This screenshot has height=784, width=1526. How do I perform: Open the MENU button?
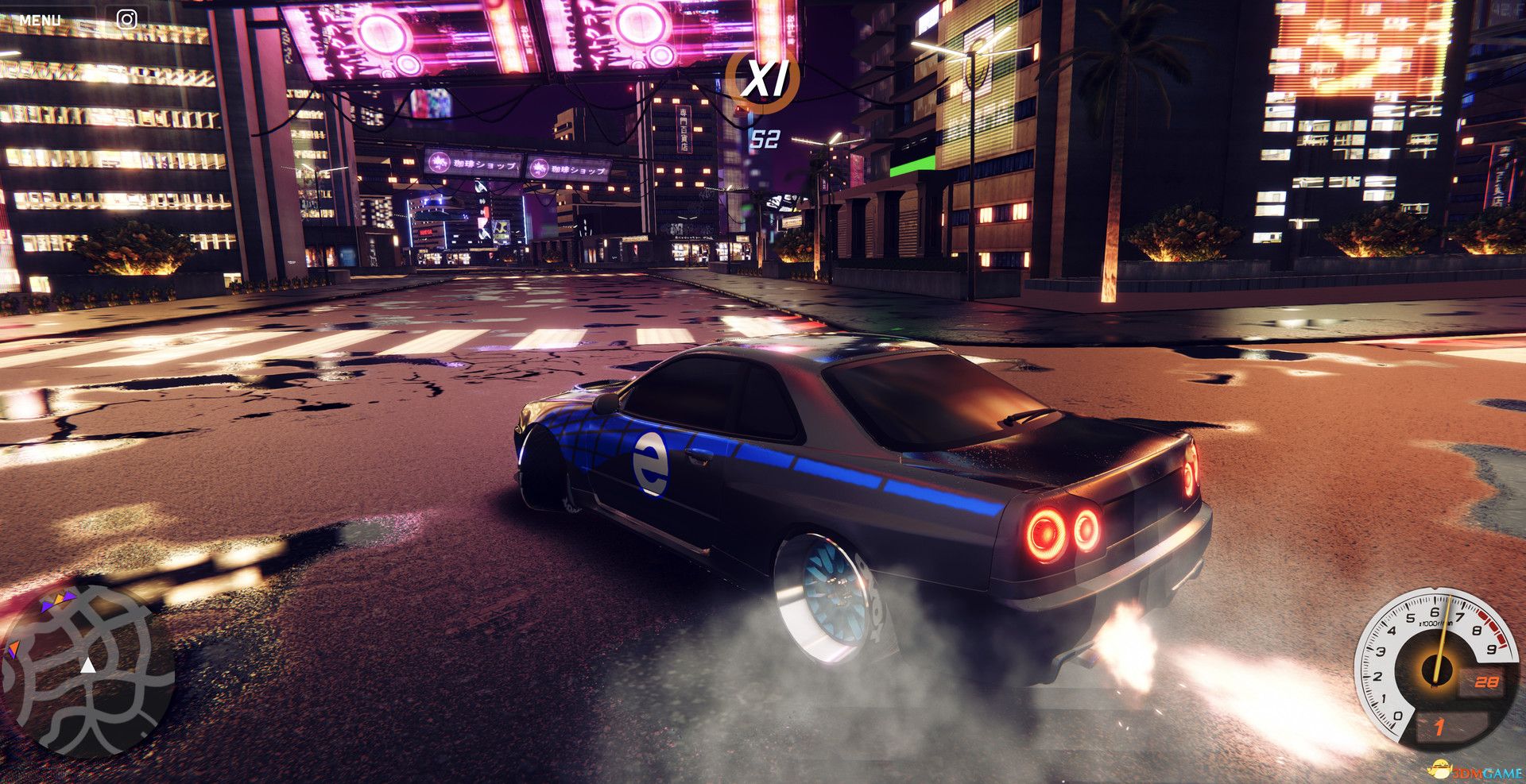coord(40,20)
